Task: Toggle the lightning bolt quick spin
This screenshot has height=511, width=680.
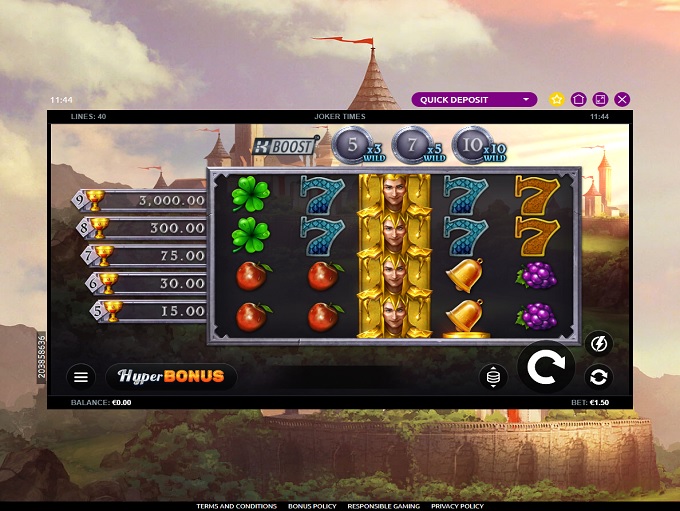Action: [598, 344]
